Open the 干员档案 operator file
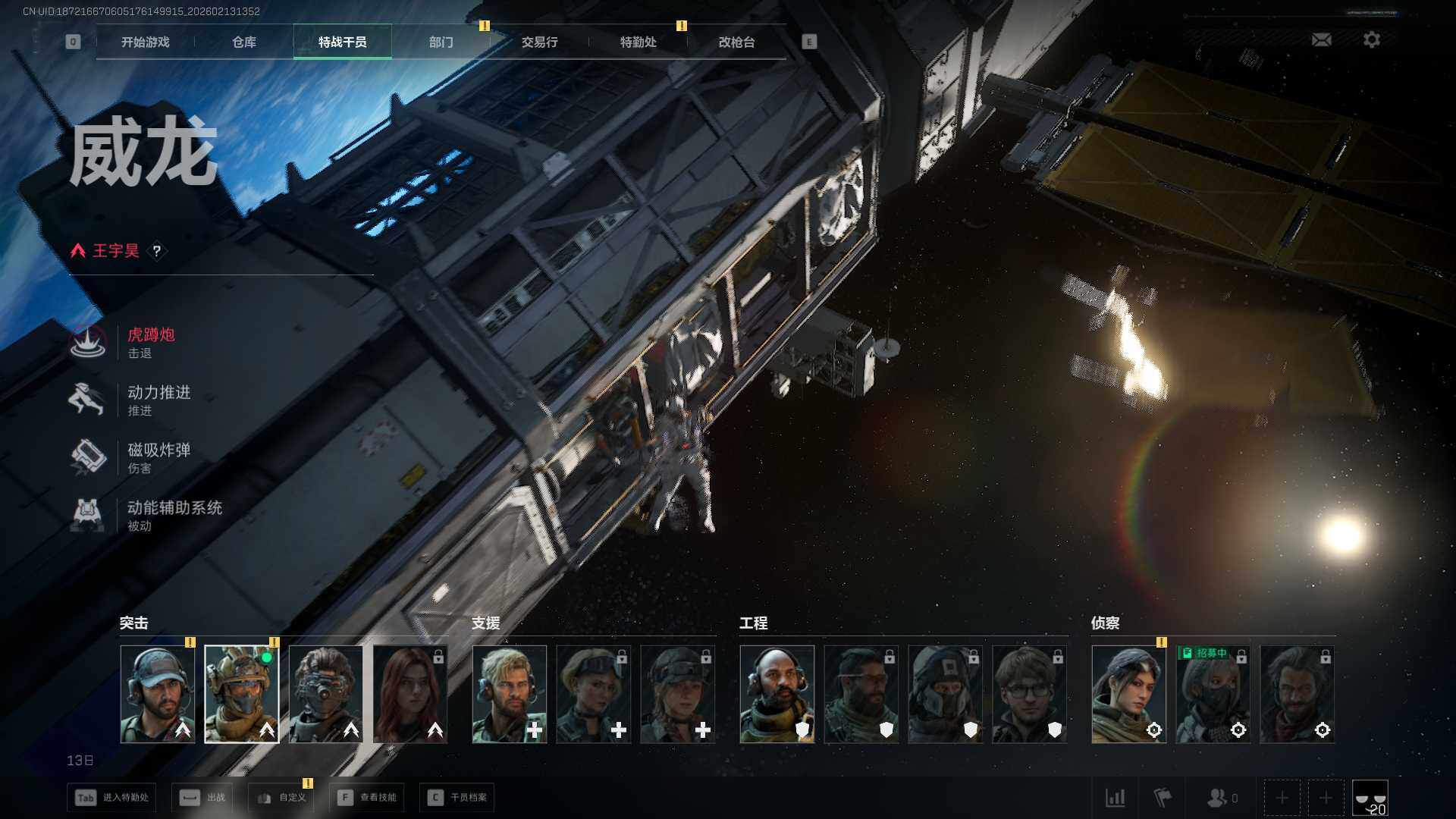1456x819 pixels. point(457,798)
